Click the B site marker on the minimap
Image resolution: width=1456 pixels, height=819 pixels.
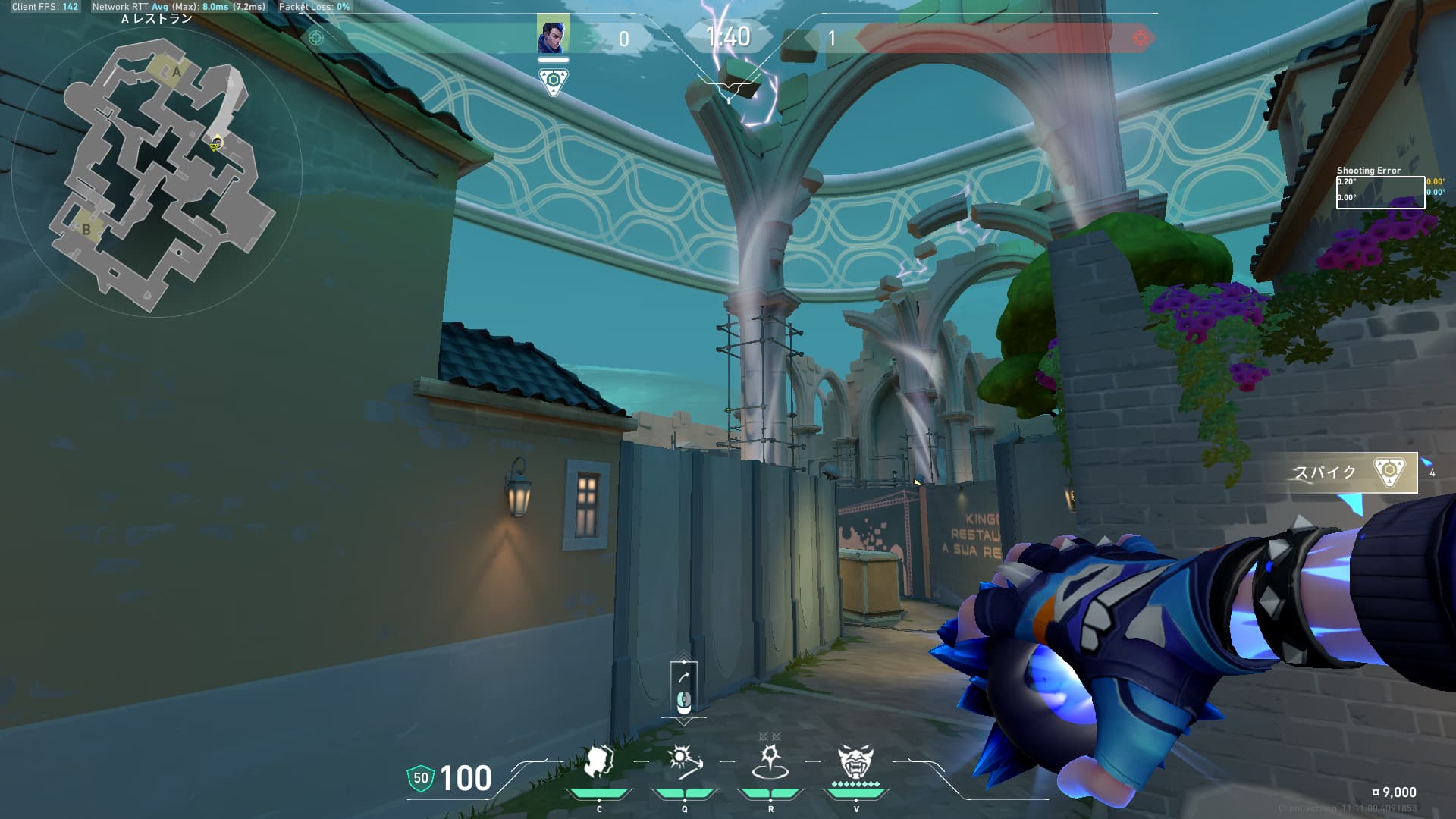86,229
